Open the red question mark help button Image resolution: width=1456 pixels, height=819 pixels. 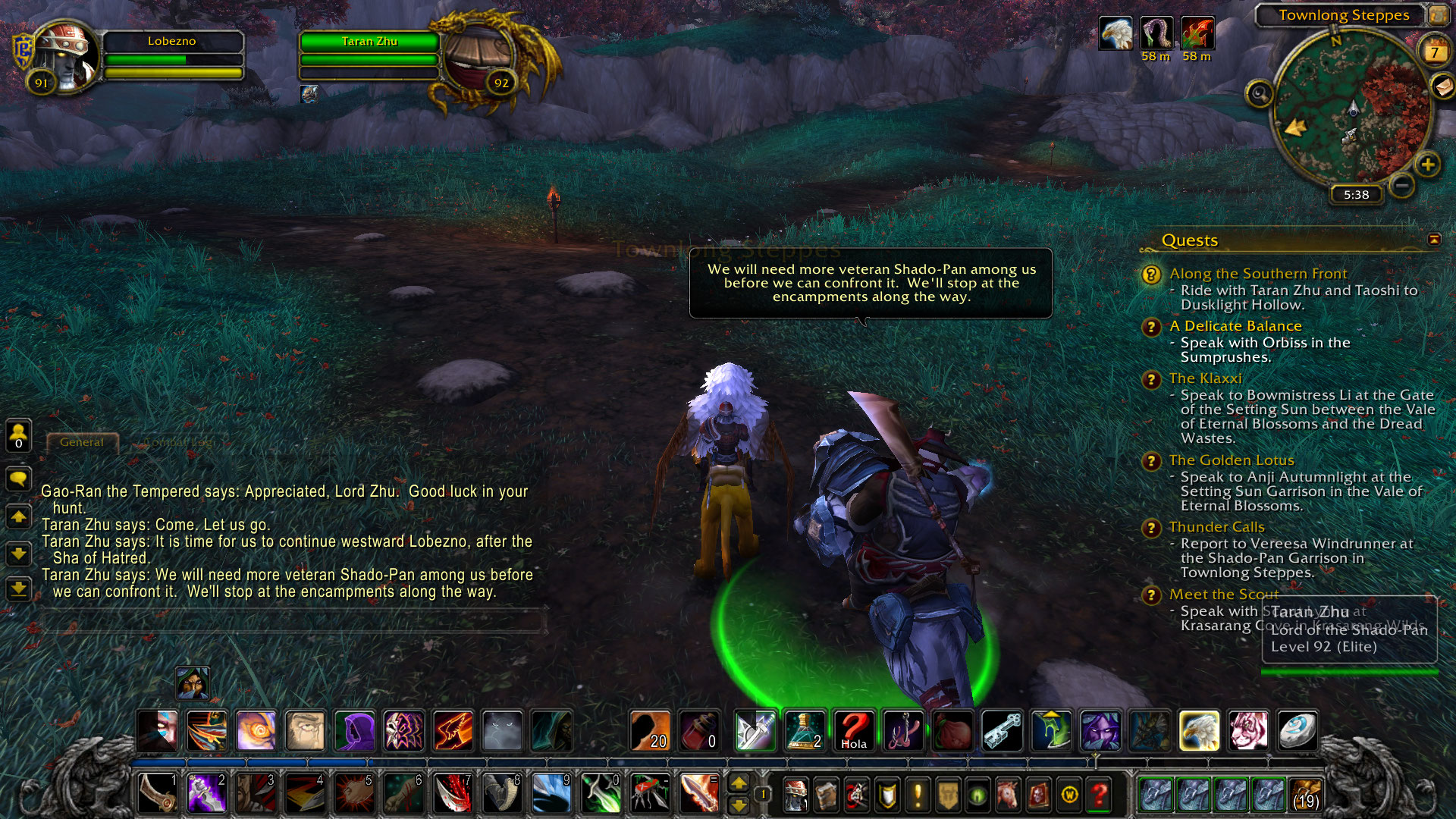click(x=1100, y=795)
